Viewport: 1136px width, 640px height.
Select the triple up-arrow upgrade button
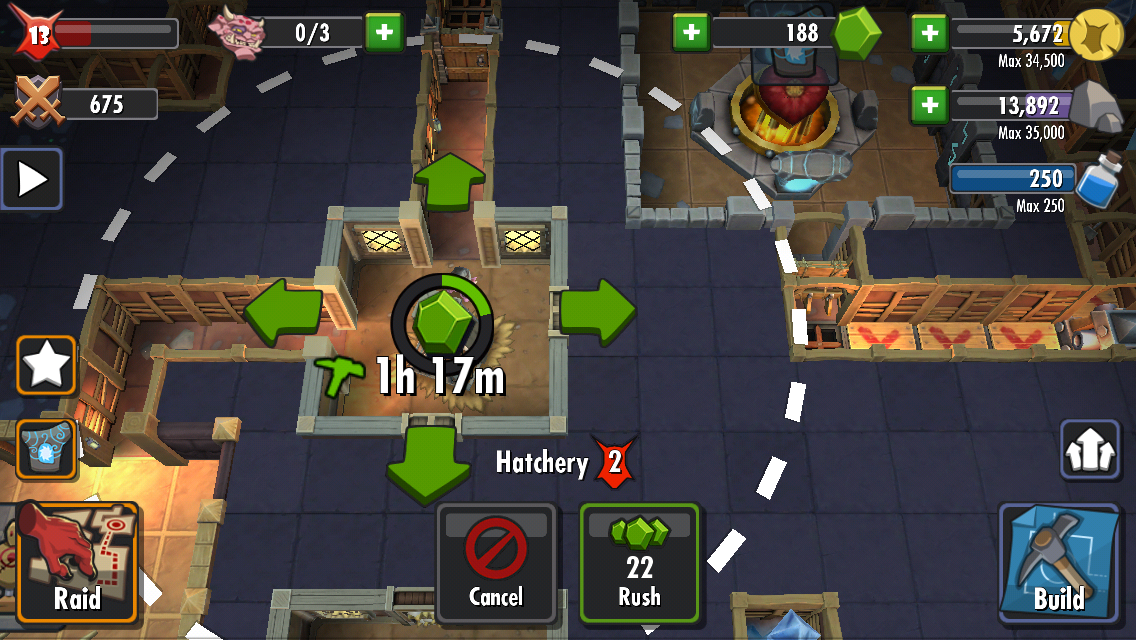pyautogui.click(x=1089, y=450)
